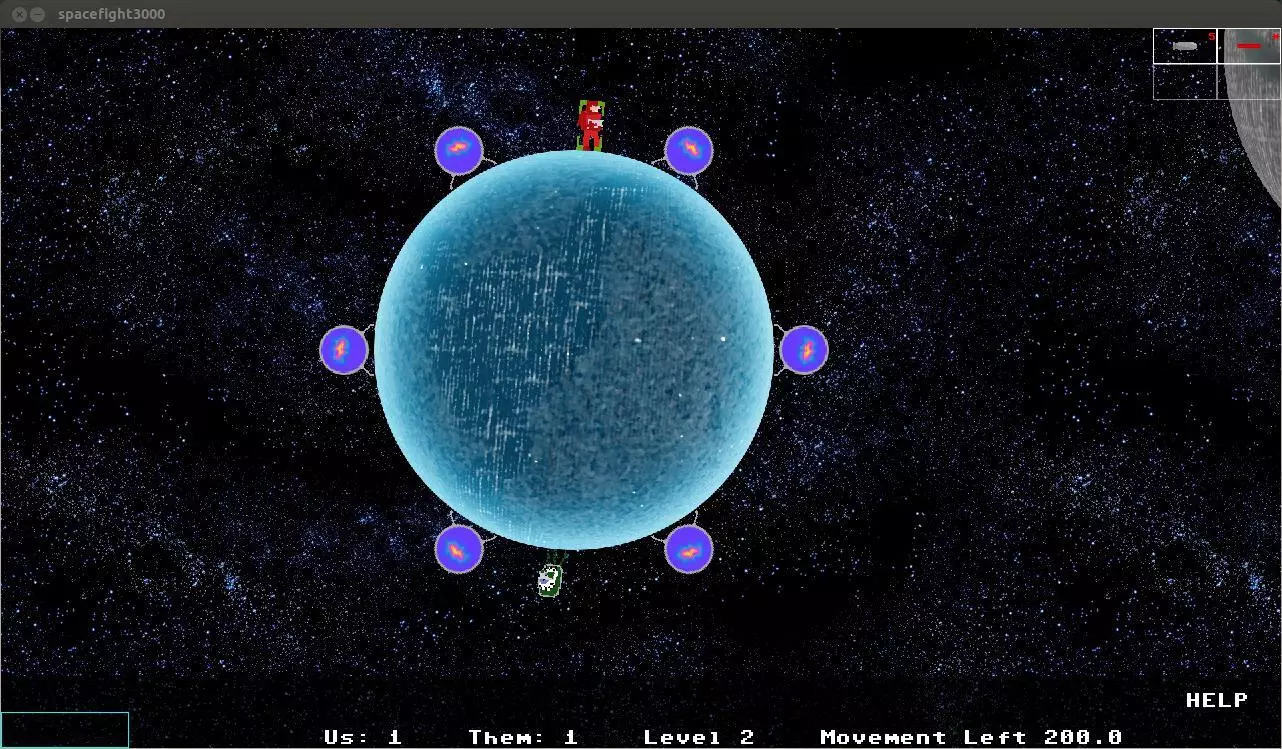Click the cyan-outlined panel at bottom left
The width and height of the screenshot is (1282, 749).
click(64, 731)
